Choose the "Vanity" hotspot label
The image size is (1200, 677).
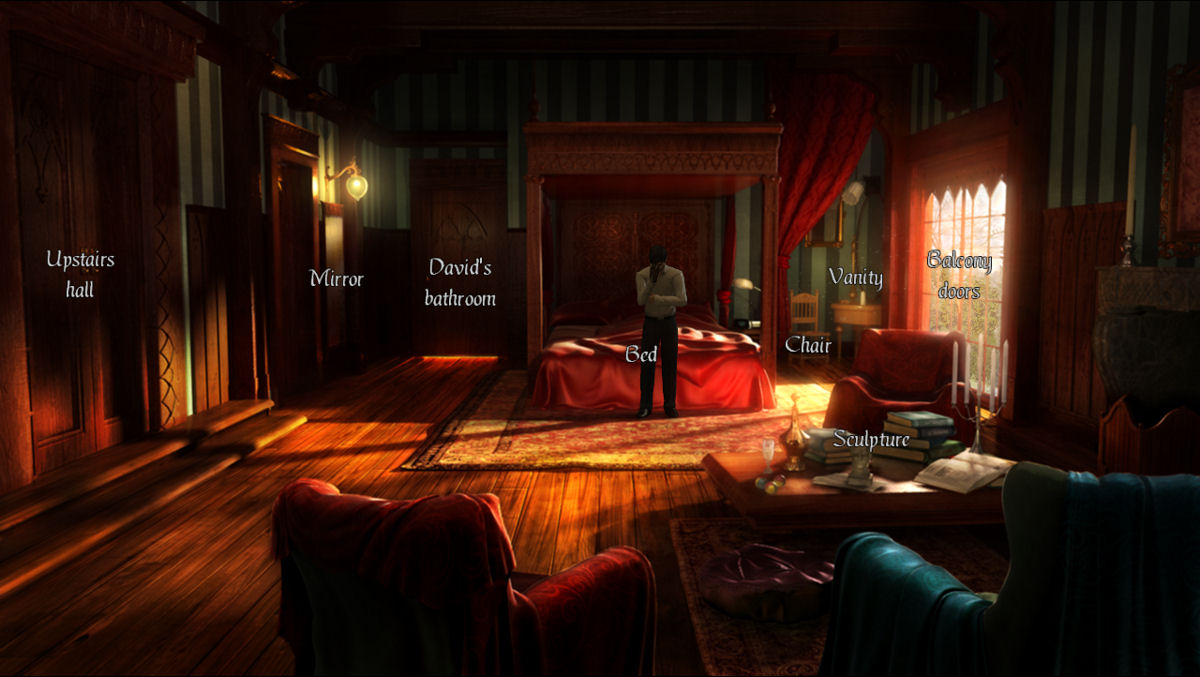pos(855,277)
